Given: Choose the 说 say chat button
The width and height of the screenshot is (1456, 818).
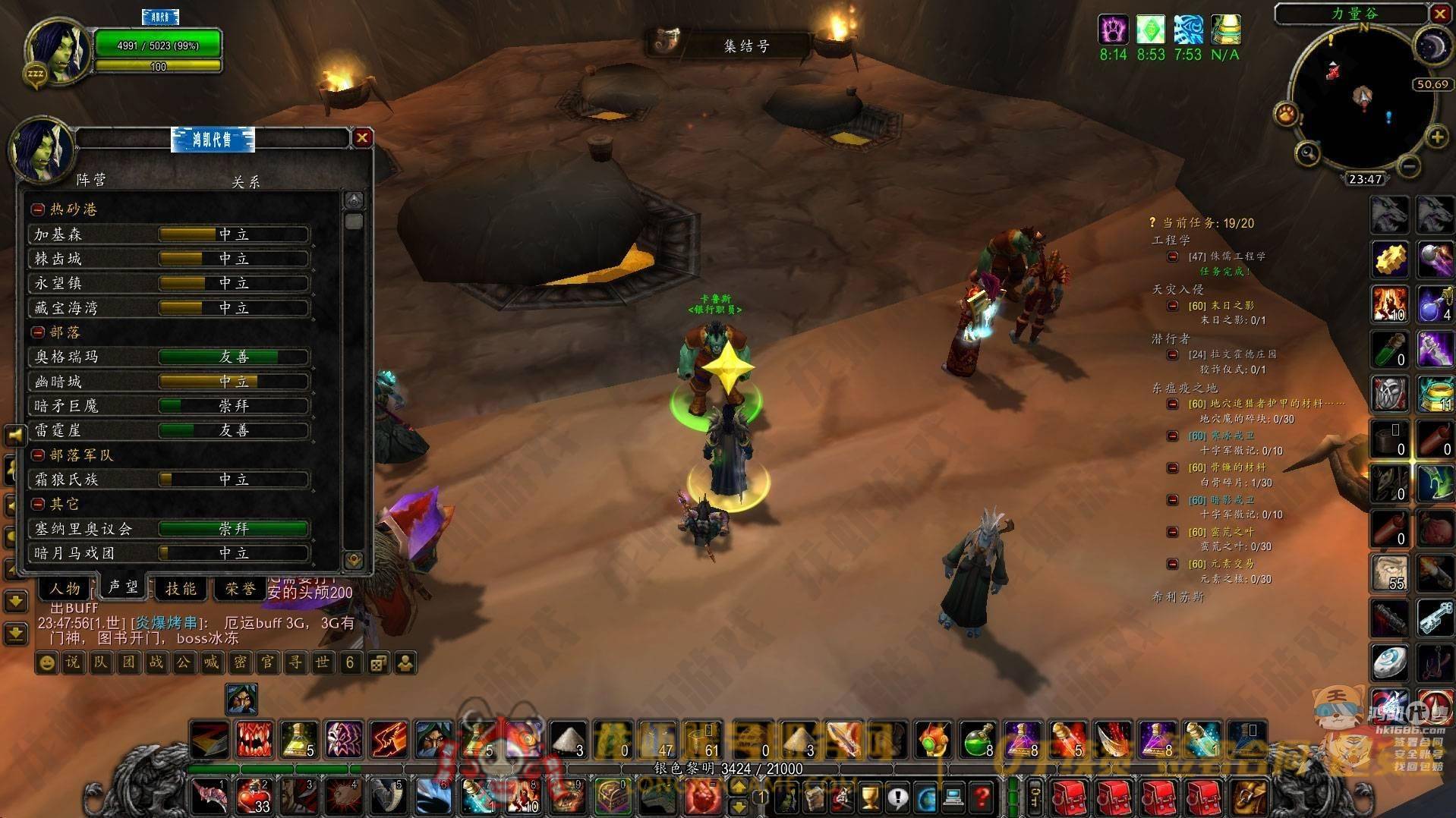Looking at the screenshot, I should coord(72,662).
